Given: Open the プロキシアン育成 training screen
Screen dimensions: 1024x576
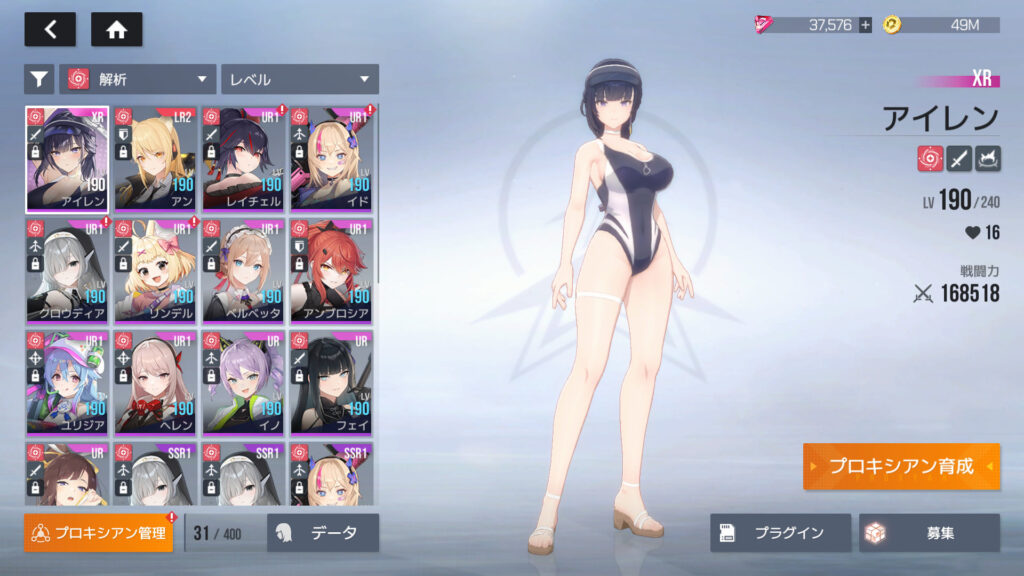Looking at the screenshot, I should pyautogui.click(x=901, y=467).
